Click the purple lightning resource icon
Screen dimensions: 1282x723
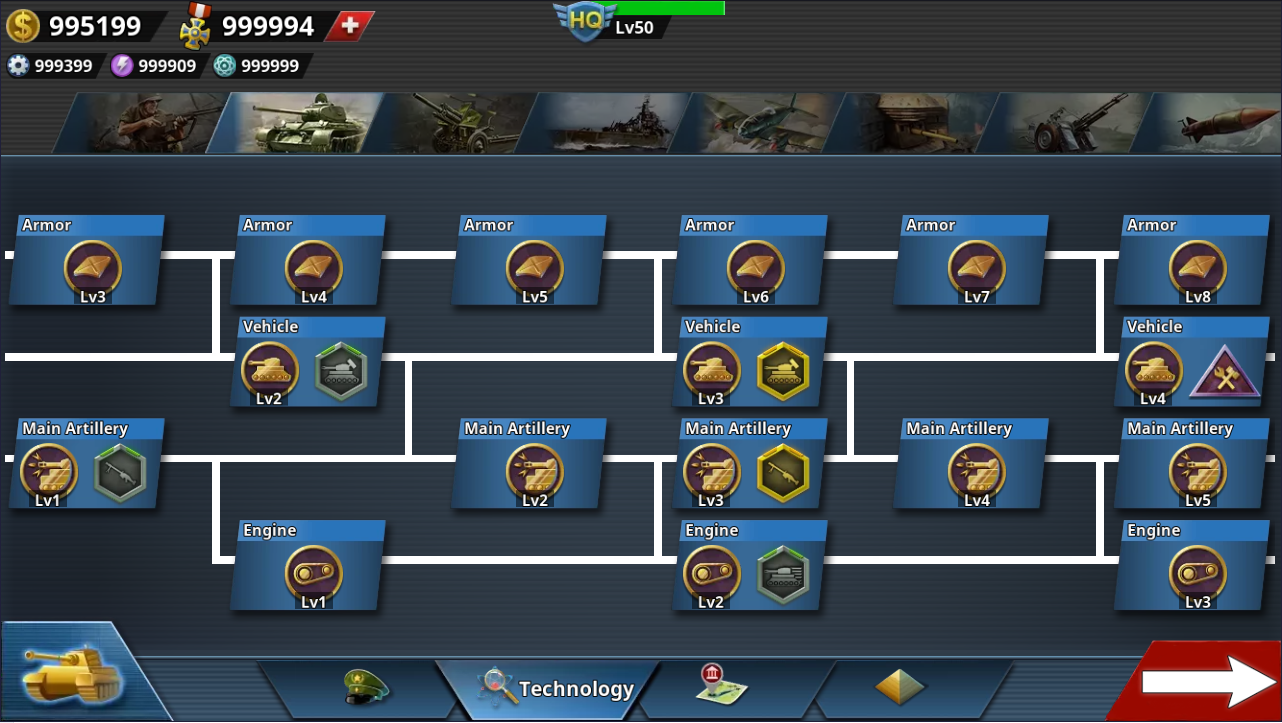pos(122,65)
